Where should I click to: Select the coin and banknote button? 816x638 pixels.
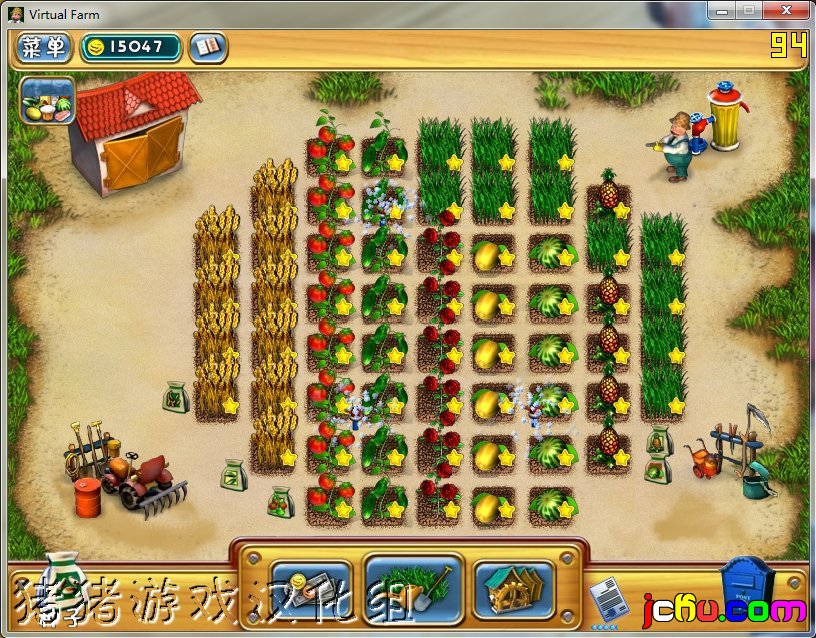[x=310, y=587]
